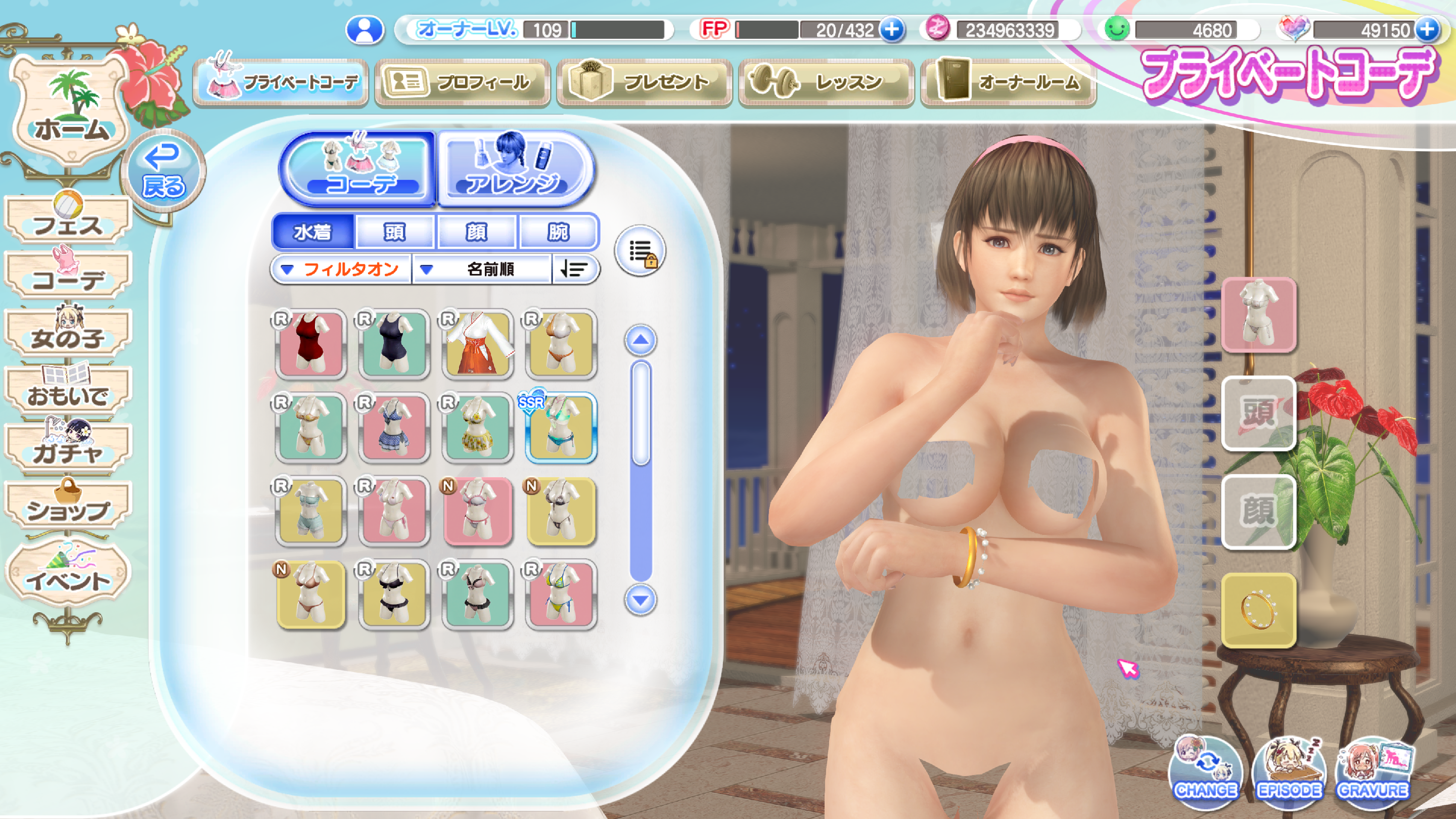This screenshot has height=819, width=1456.
Task: Choose the SSR swimsuit thumbnail
Action: [x=560, y=428]
